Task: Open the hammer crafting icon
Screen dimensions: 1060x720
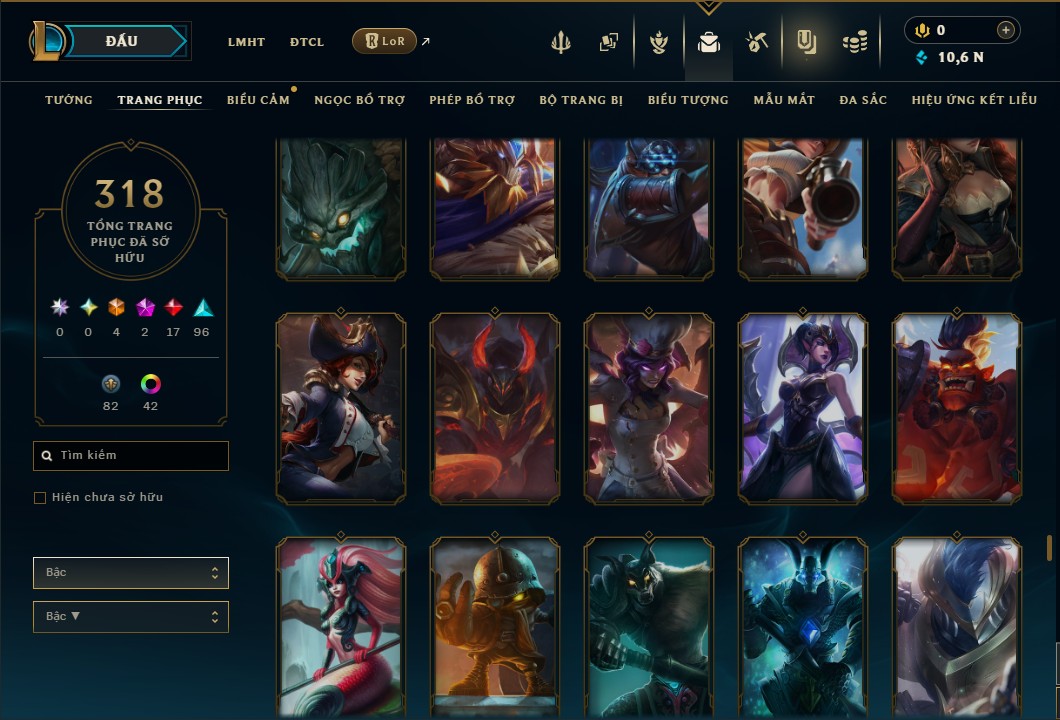Action: pyautogui.click(x=756, y=43)
